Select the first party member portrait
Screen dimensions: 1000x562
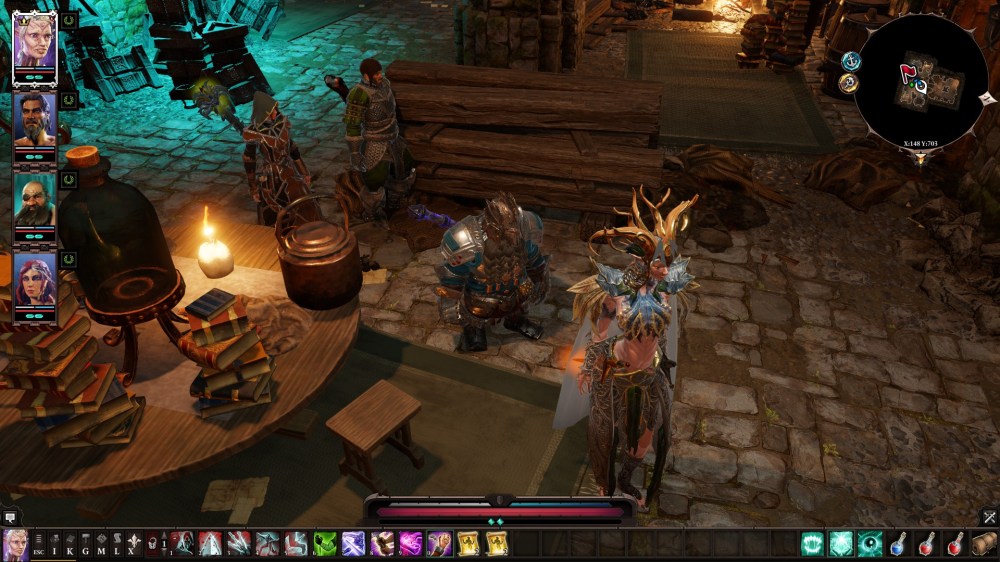pos(34,45)
